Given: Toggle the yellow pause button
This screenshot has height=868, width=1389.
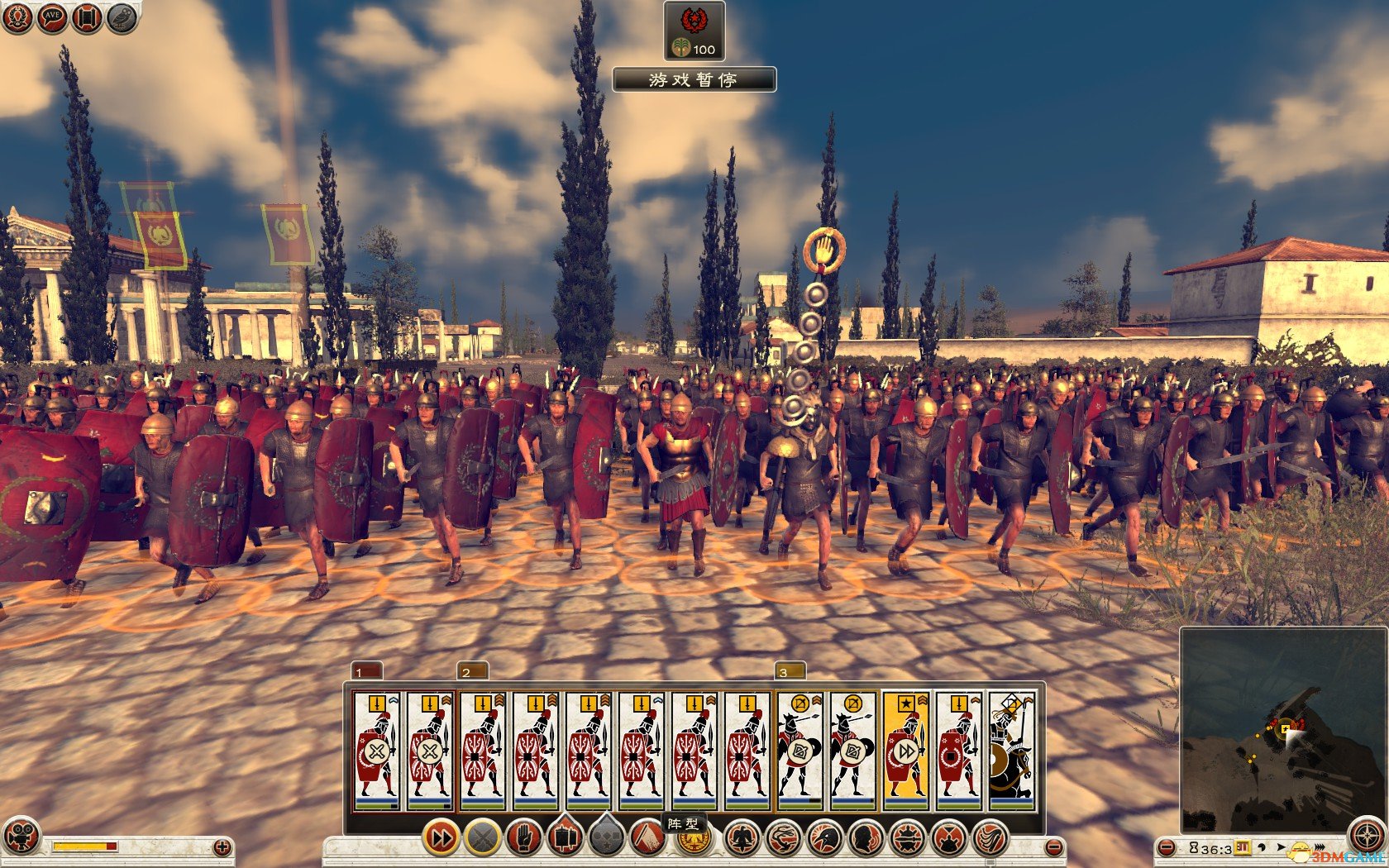Looking at the screenshot, I should click(x=1242, y=848).
